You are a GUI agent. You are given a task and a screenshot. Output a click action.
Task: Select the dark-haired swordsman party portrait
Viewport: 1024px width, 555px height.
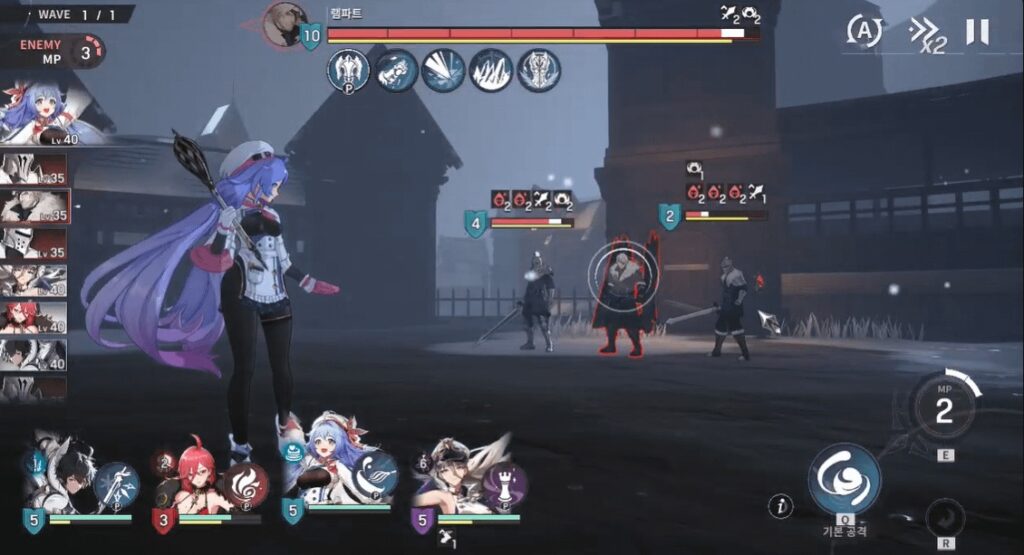point(65,475)
